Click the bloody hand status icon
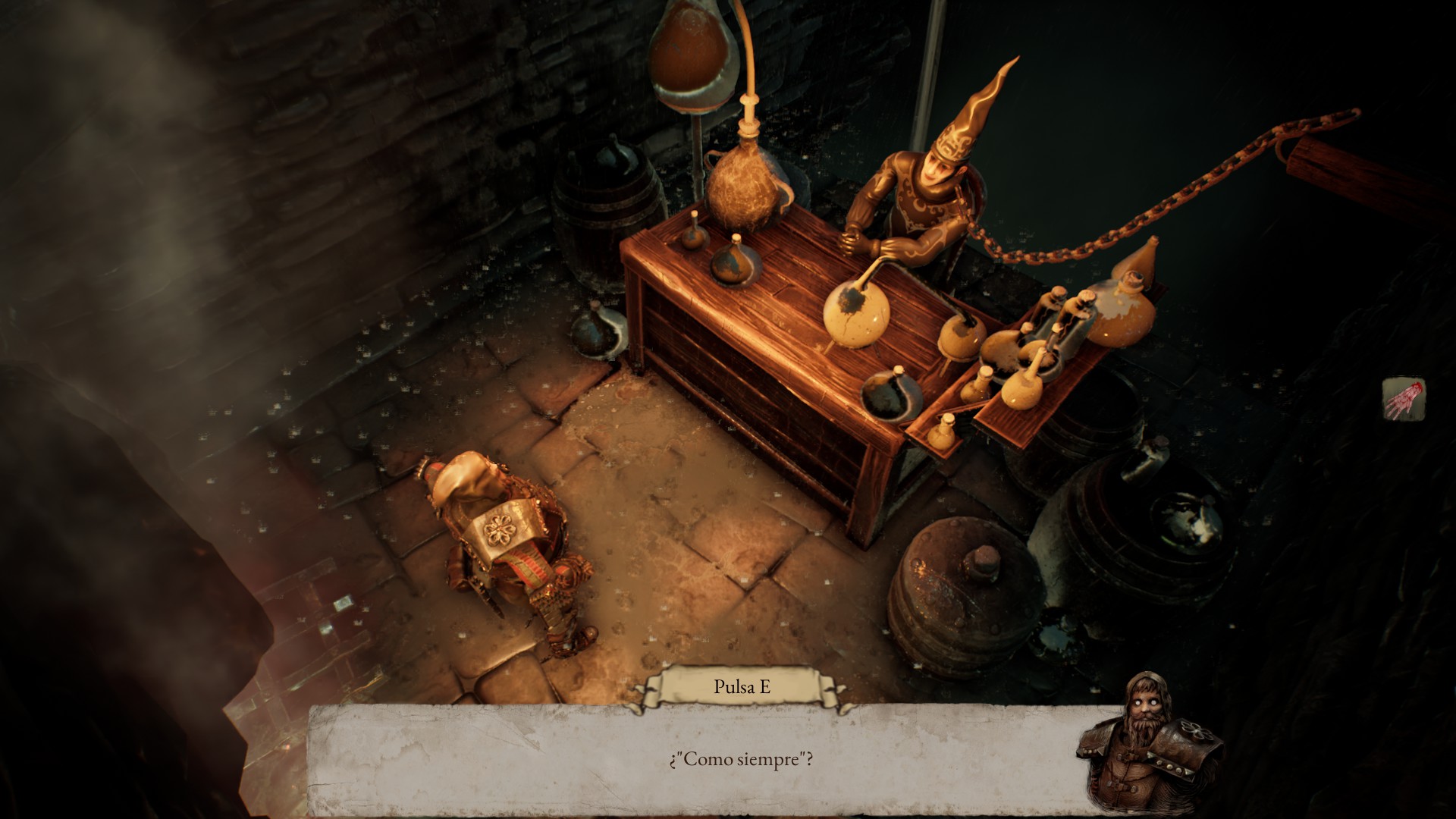The width and height of the screenshot is (1456, 819). tap(1403, 399)
